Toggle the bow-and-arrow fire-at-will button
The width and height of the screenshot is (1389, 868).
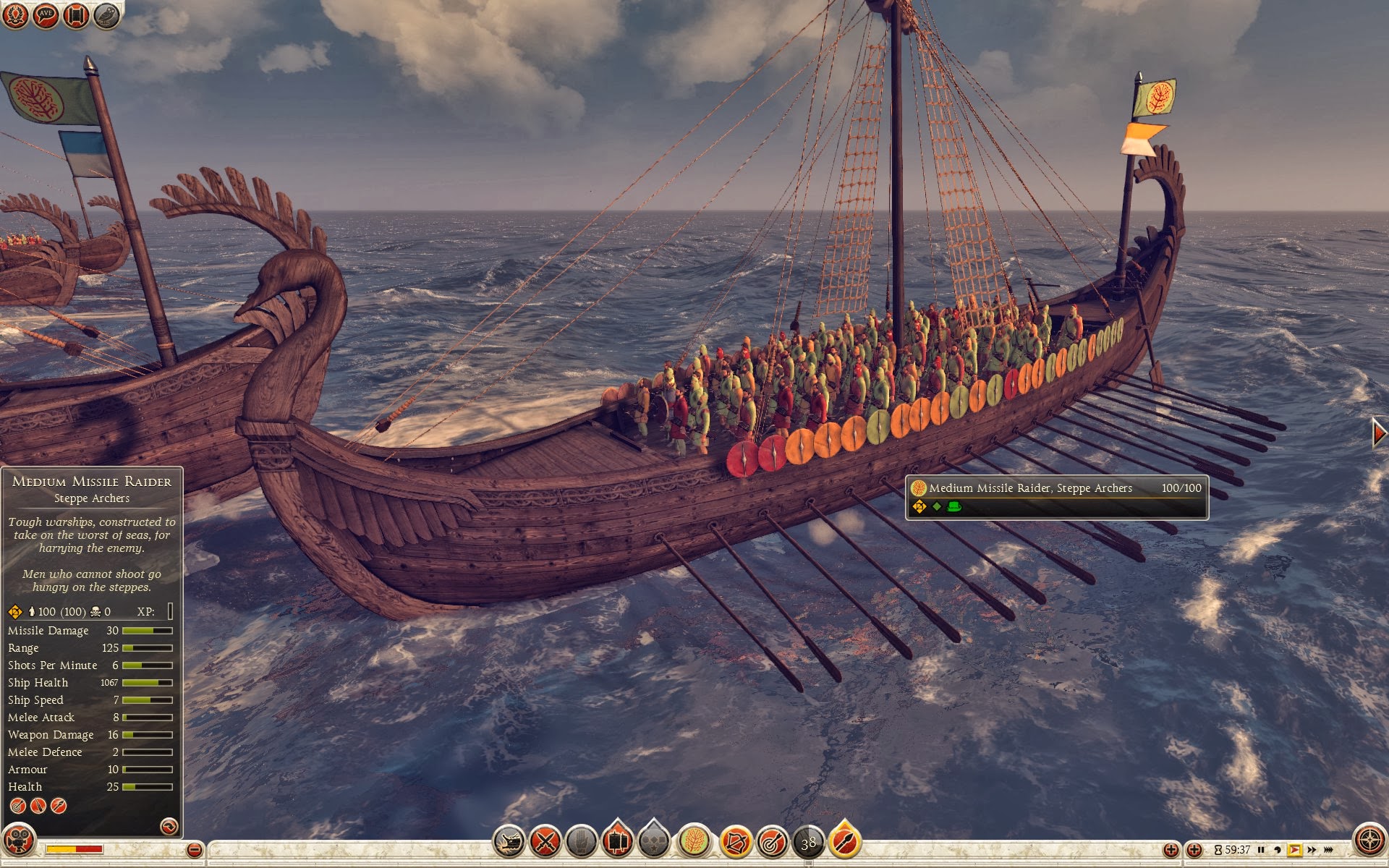pos(736,842)
